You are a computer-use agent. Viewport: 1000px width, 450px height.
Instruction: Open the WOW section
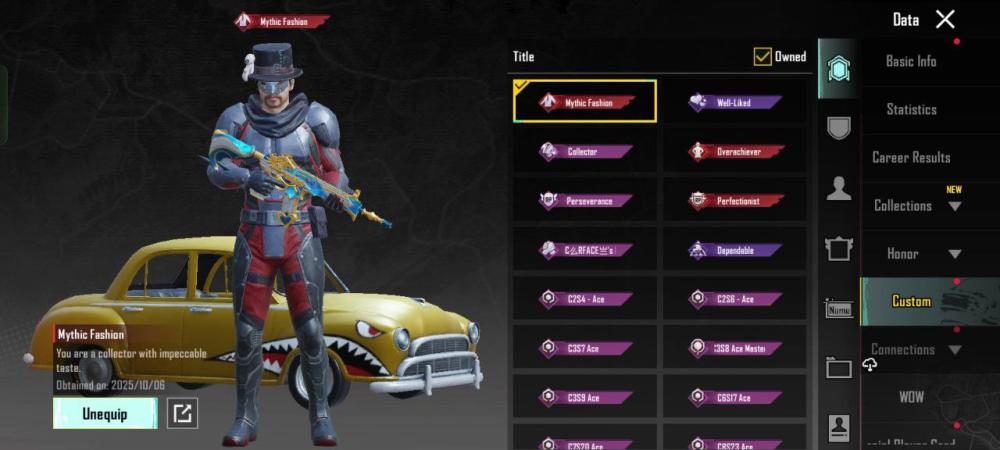click(x=911, y=397)
